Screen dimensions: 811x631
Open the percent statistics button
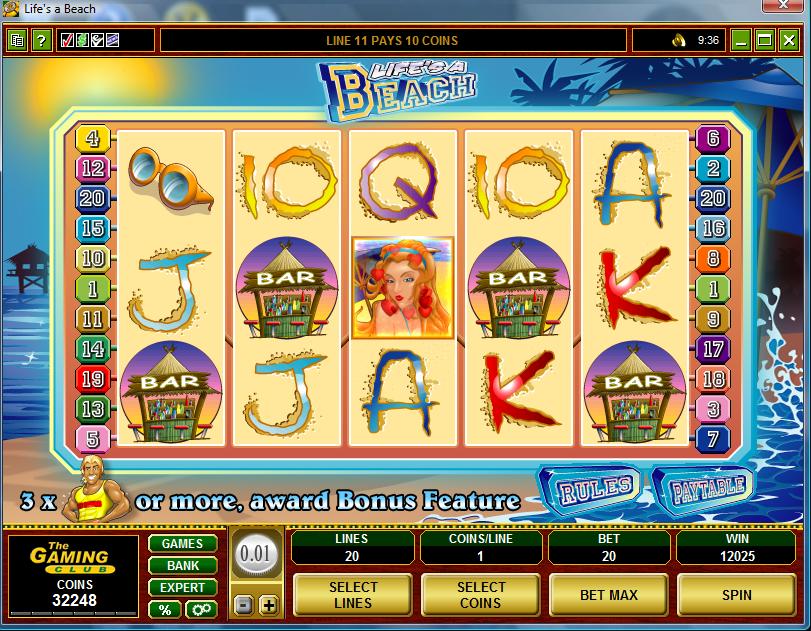[164, 609]
